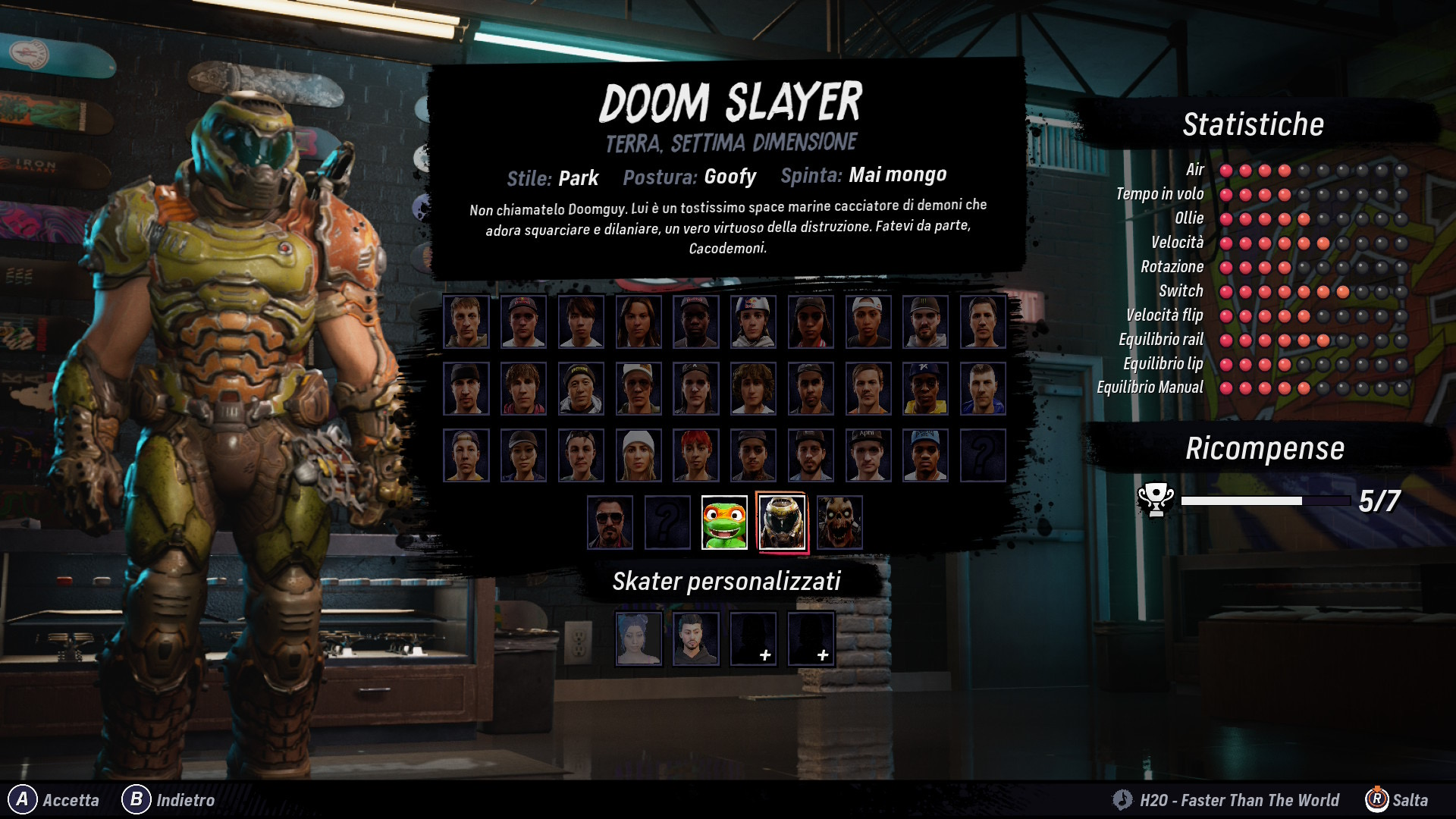Choose the bearded custom skater in hoodie
This screenshot has height=819, width=1456.
(696, 639)
